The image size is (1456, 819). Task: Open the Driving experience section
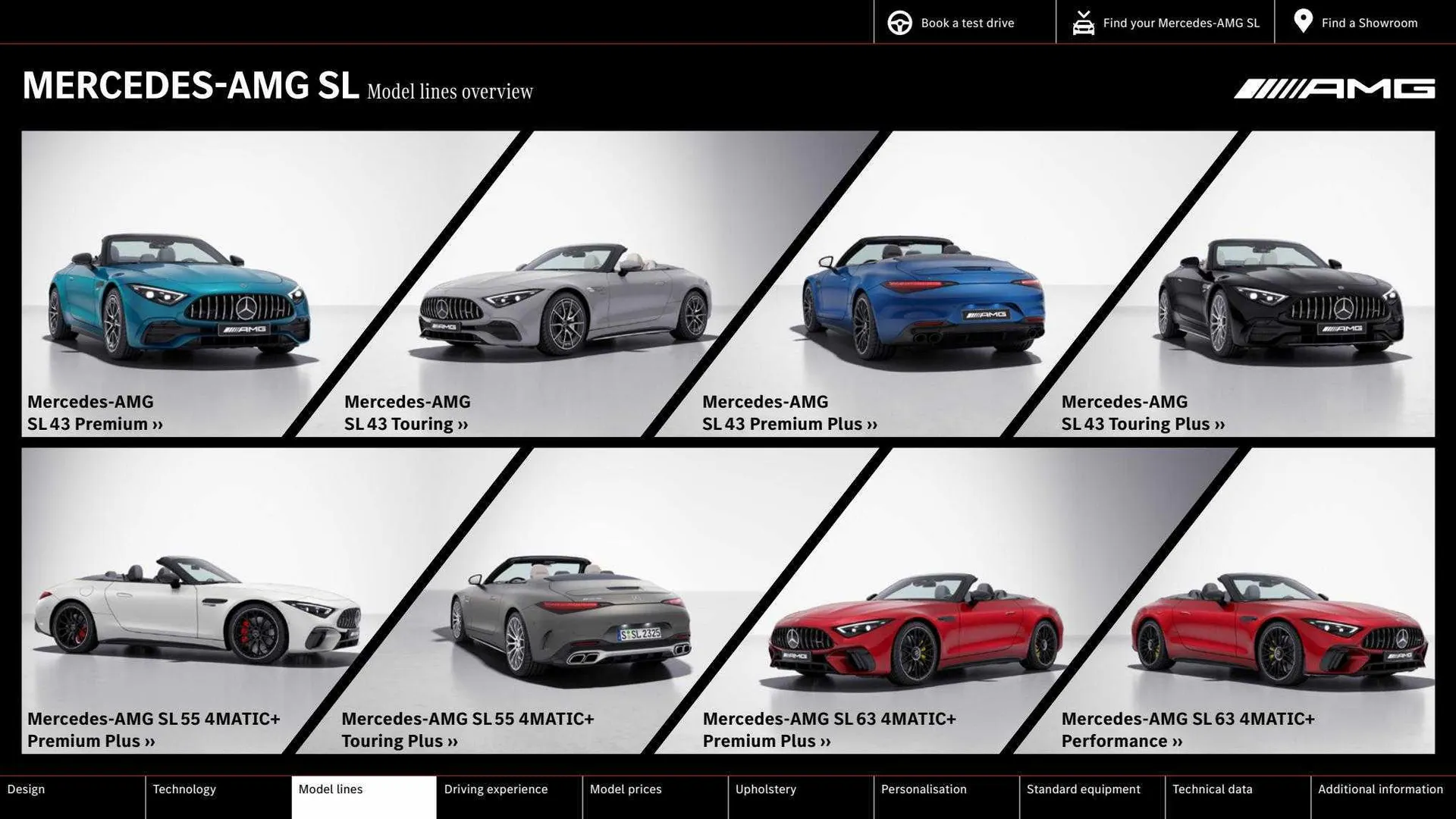496,789
